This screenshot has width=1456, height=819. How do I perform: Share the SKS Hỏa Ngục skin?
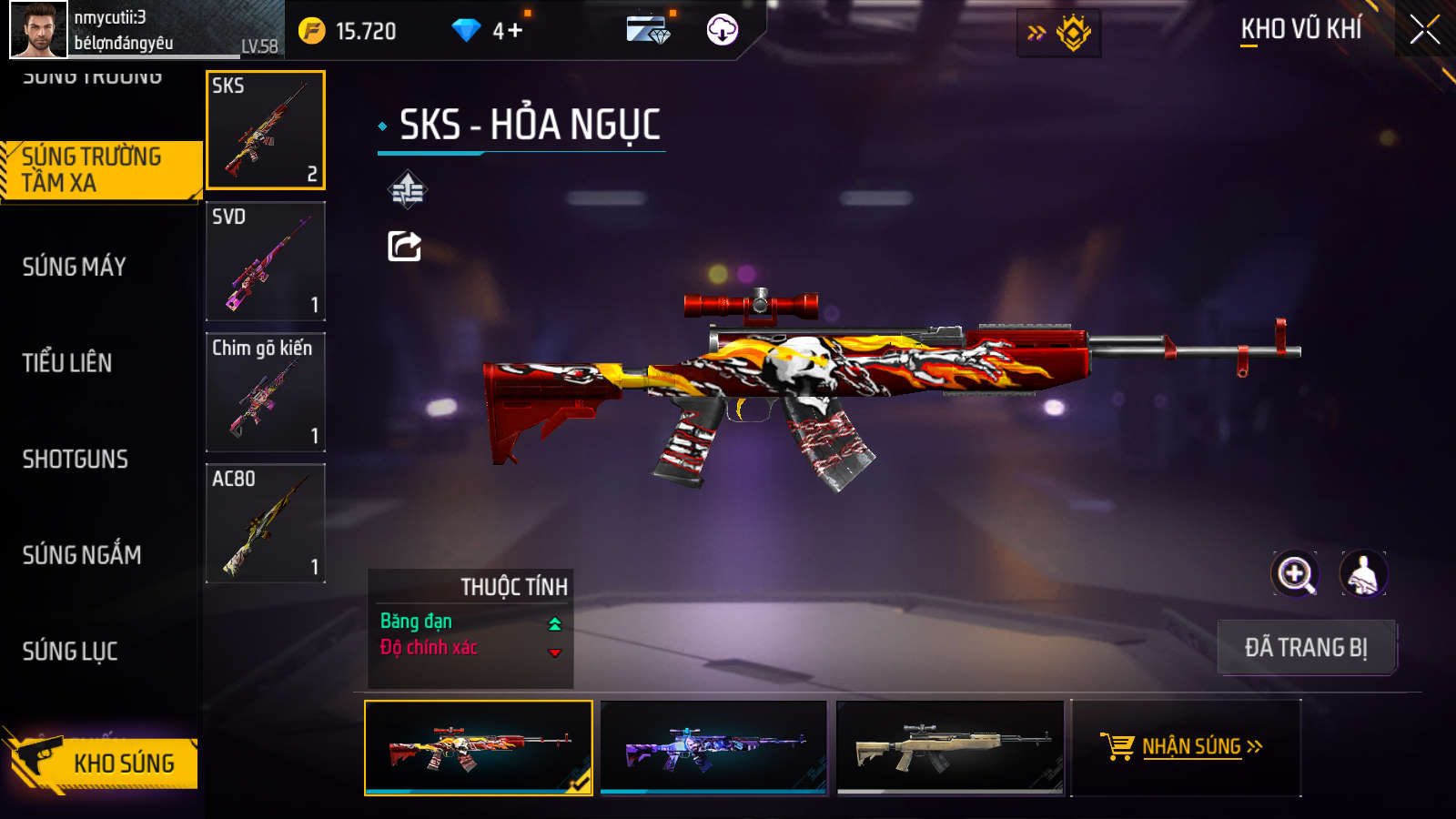point(405,246)
